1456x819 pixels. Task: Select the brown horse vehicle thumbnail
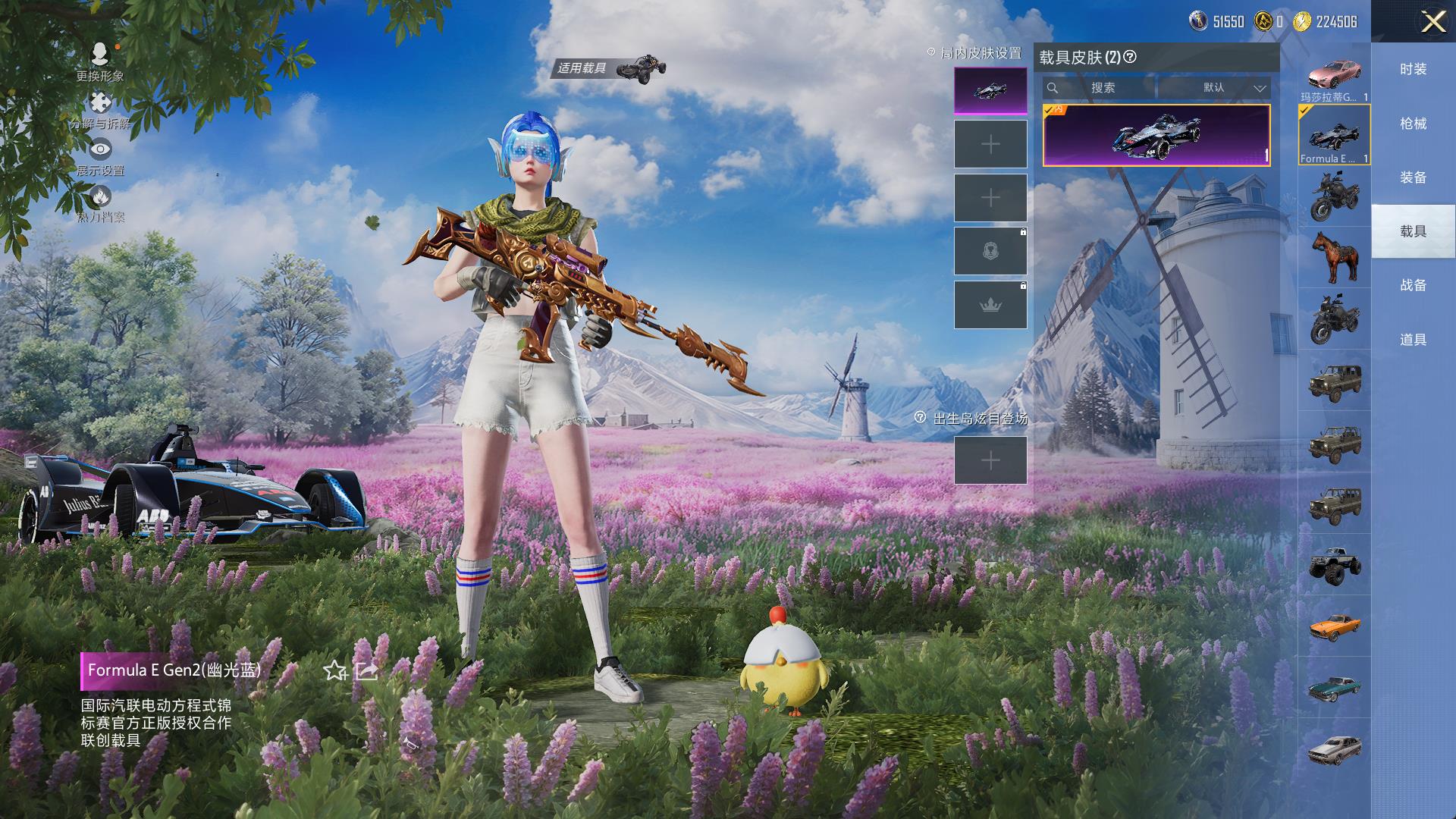1334,256
